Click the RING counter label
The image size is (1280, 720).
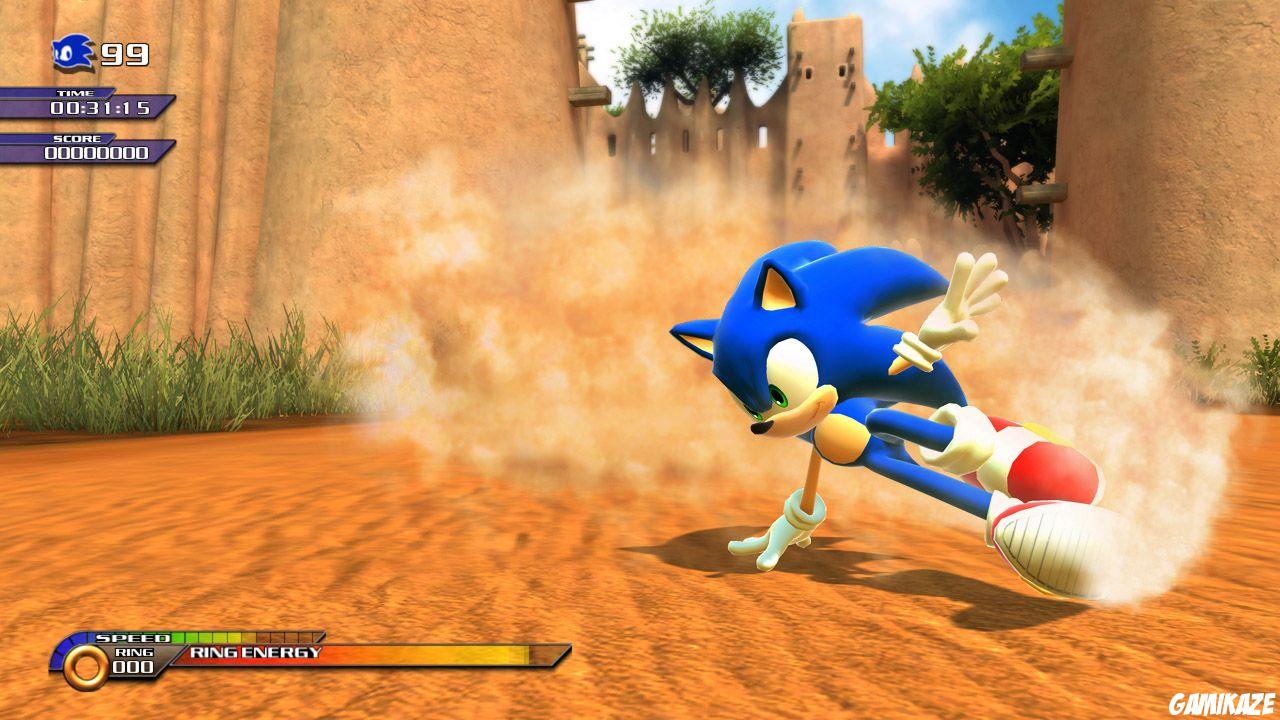pos(133,651)
